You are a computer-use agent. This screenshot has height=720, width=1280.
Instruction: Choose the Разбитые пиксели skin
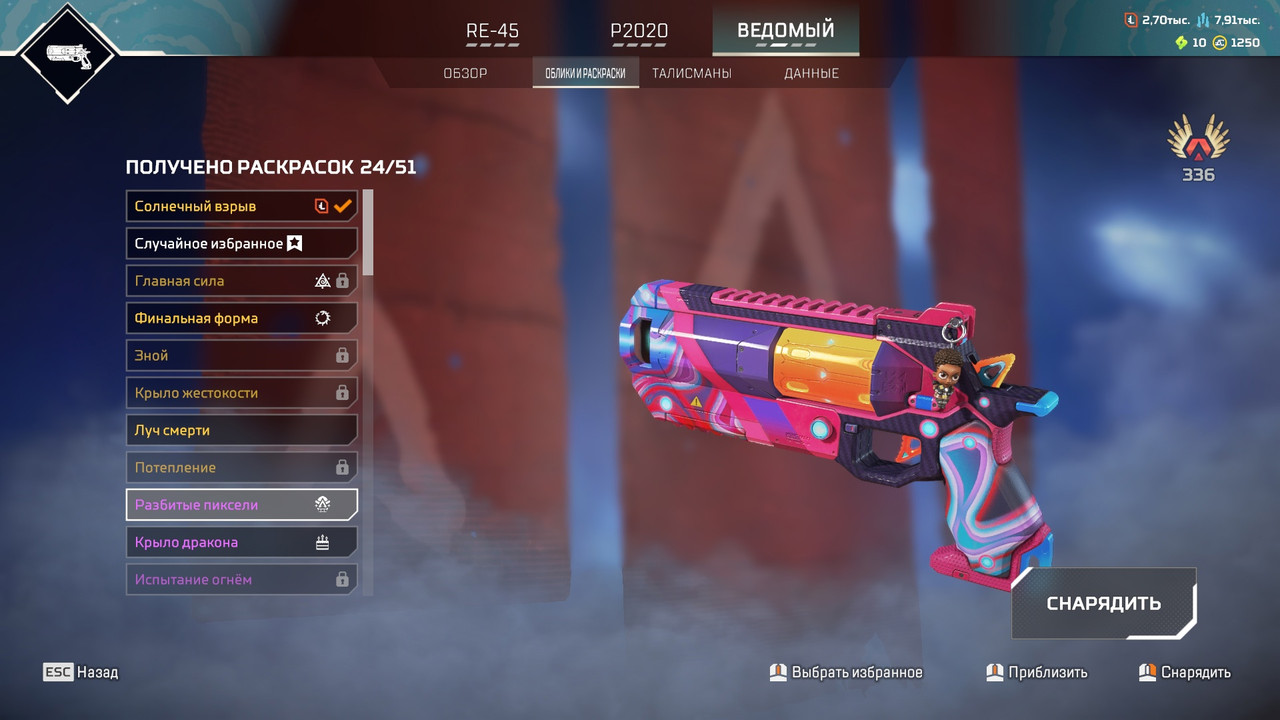(x=242, y=505)
